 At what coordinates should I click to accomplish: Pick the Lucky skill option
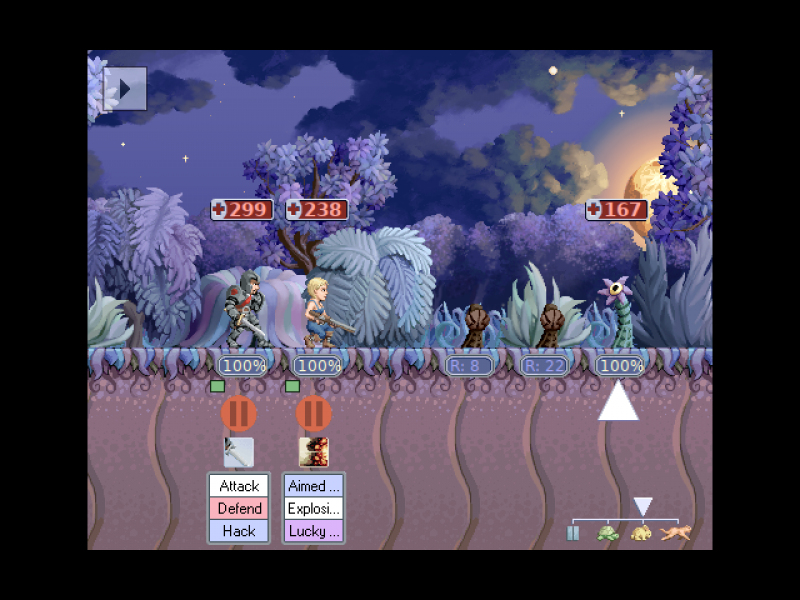pyautogui.click(x=314, y=531)
